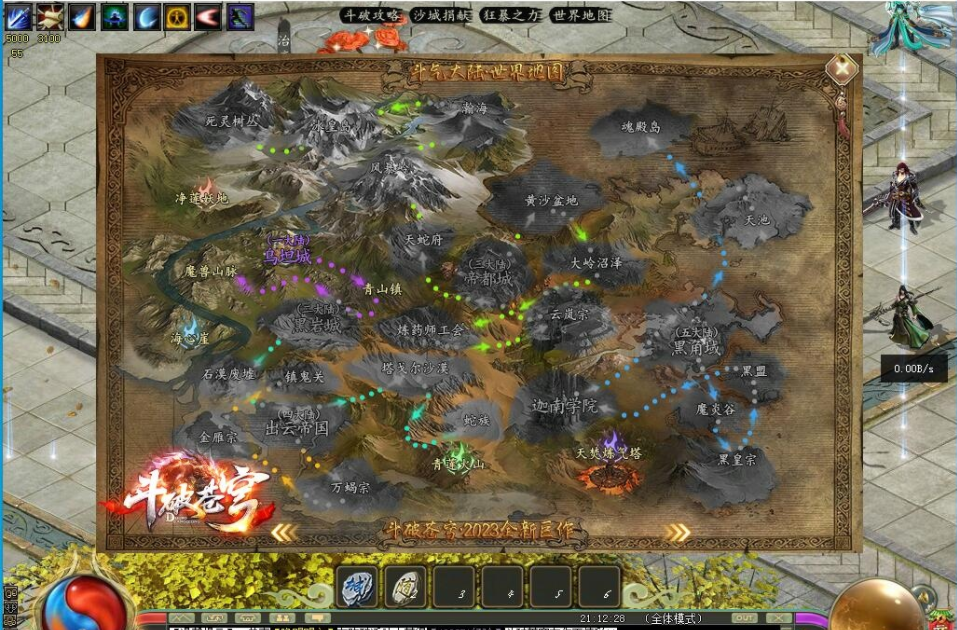This screenshot has height=630, width=957.
Task: Choose 魂殿岛 on the world map
Action: [x=641, y=128]
